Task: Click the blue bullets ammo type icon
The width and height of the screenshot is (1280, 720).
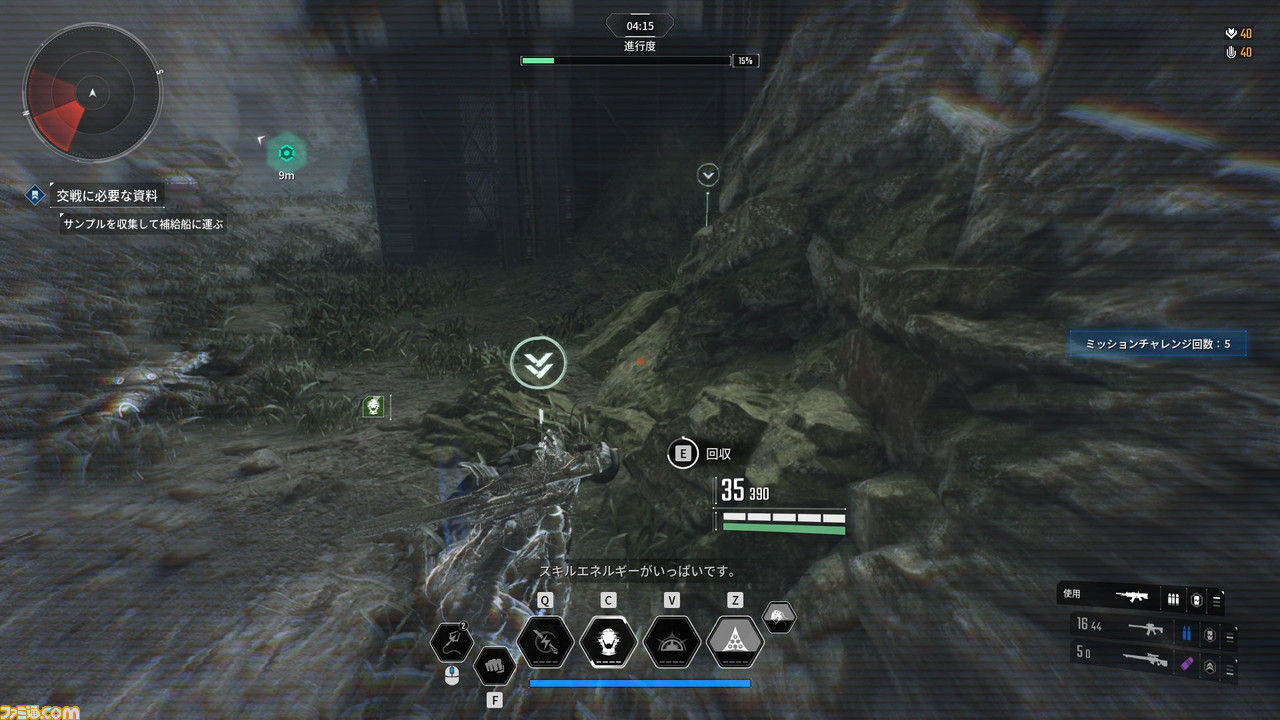Action: point(1187,633)
